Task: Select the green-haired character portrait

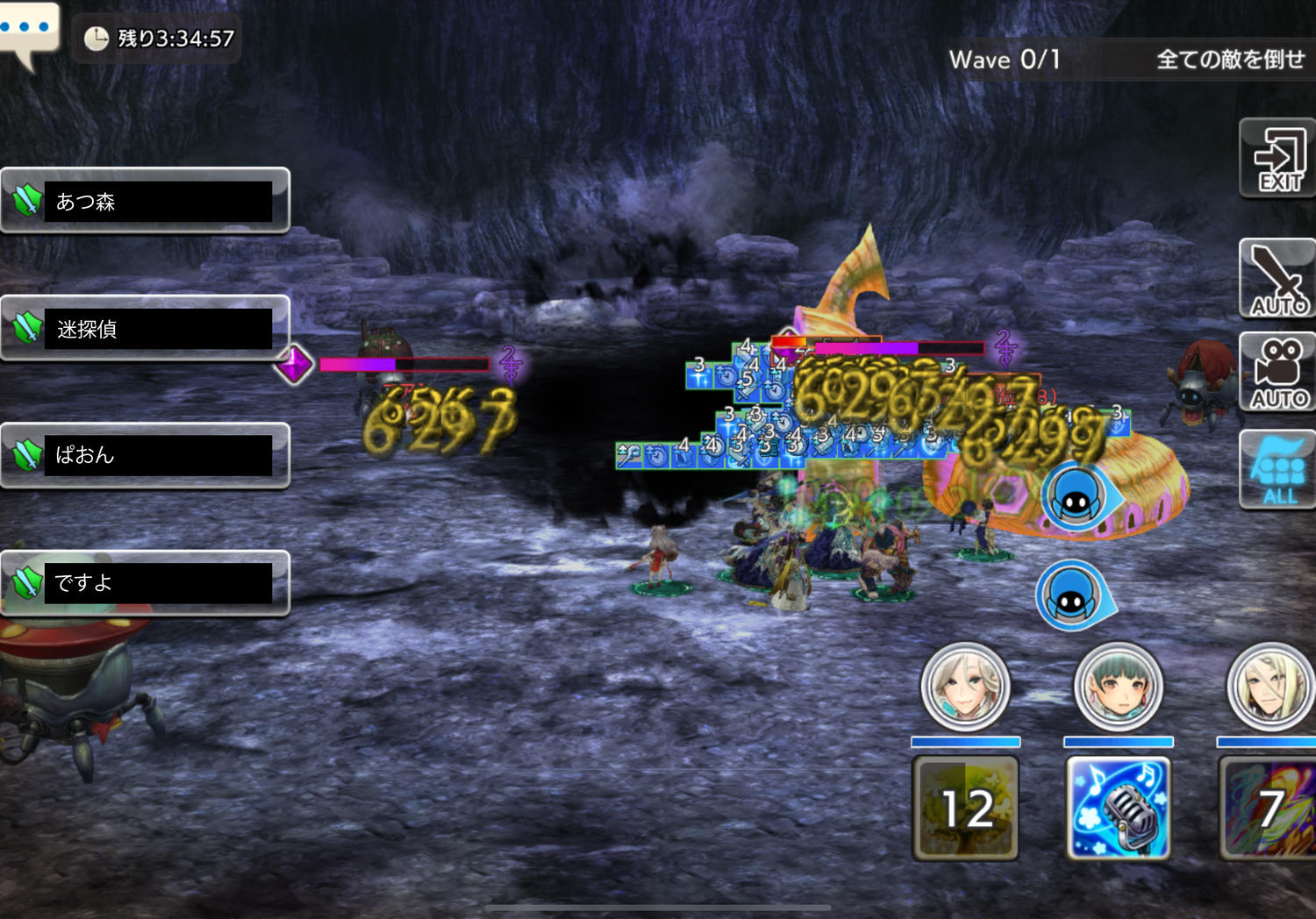Action: pos(1119,687)
